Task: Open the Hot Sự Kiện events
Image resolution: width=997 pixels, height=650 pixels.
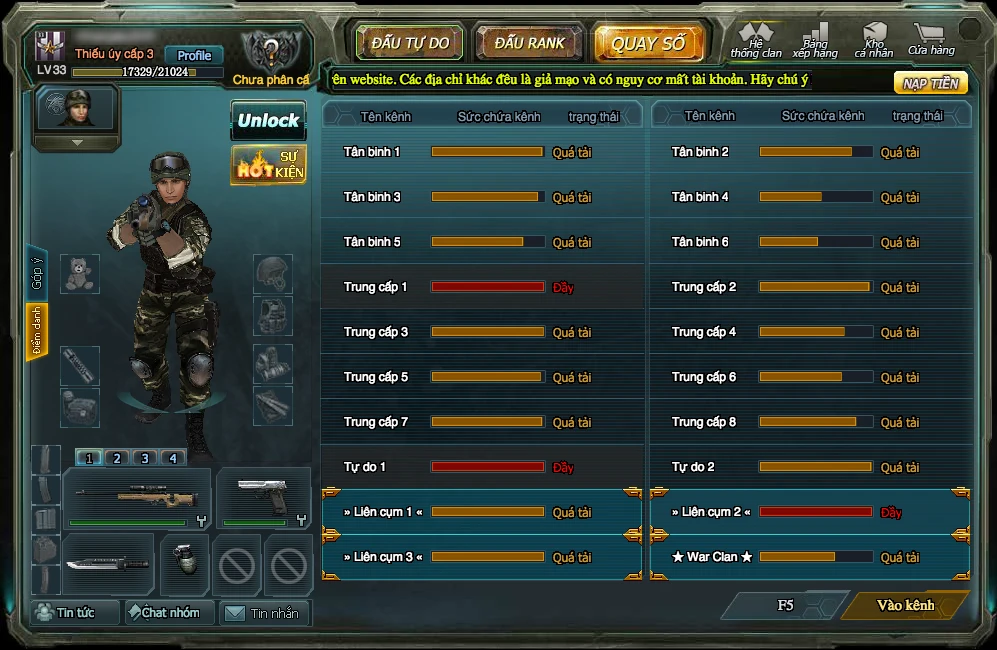Action: 268,164
